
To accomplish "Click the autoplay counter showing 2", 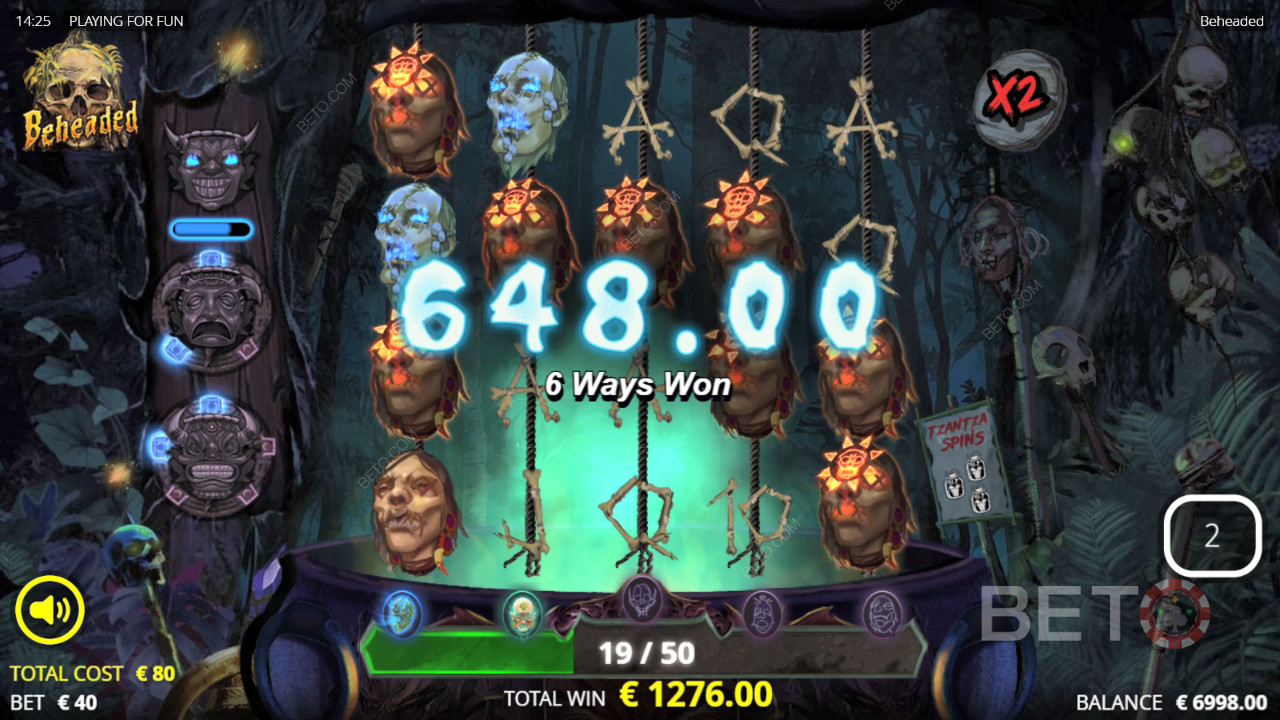I will click(1212, 537).
